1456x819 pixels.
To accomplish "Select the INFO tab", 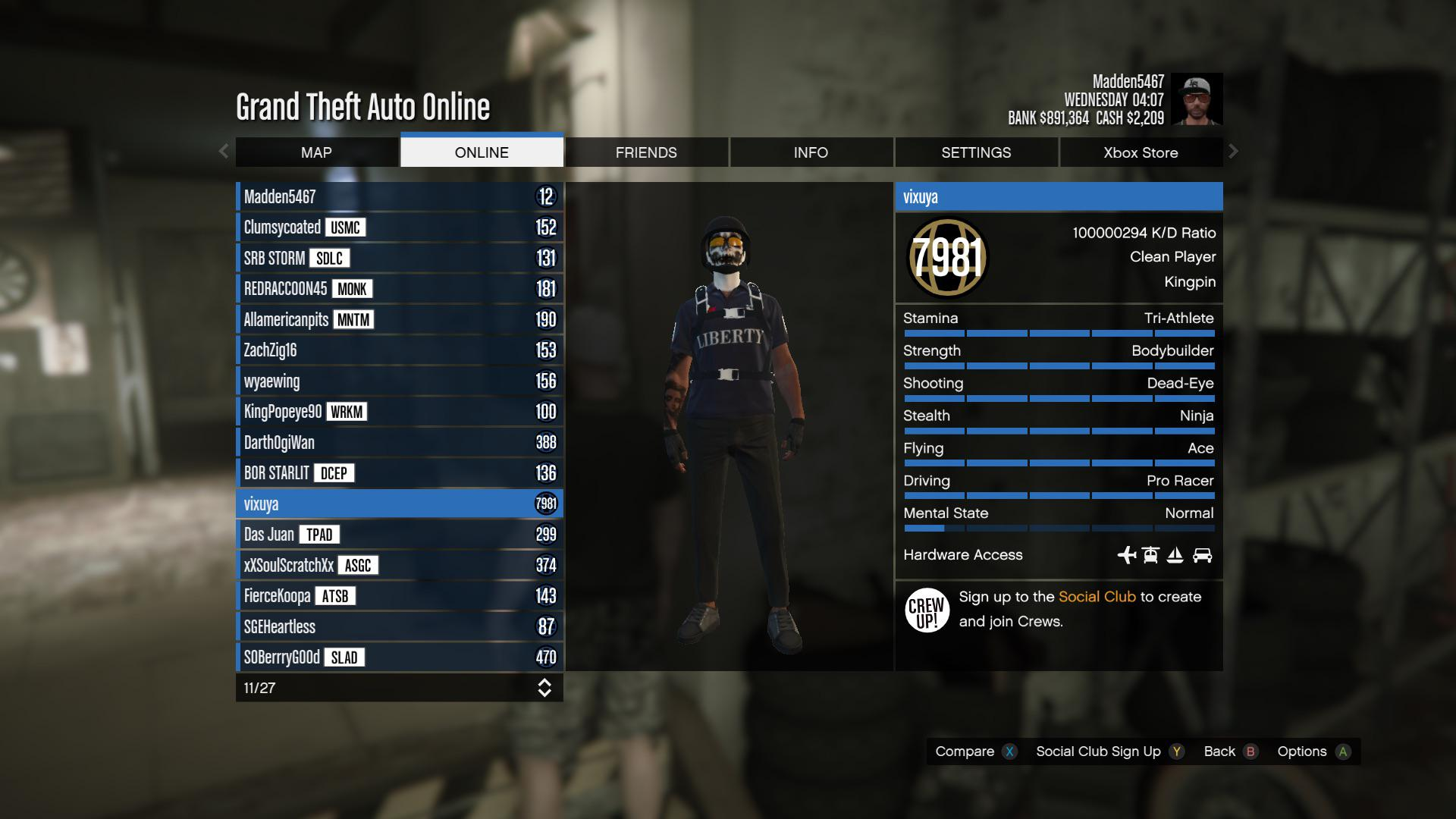I will (811, 152).
